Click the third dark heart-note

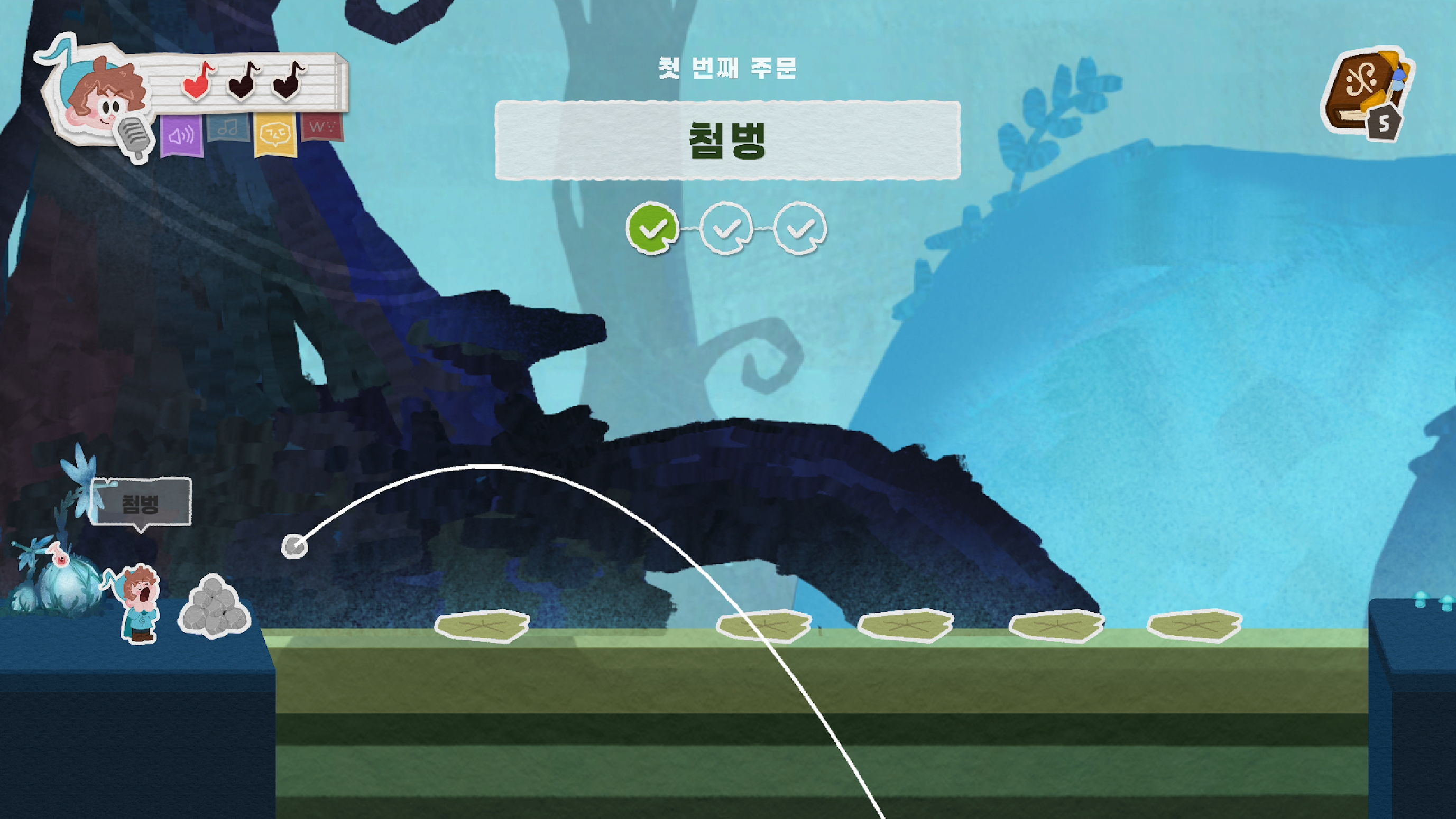pos(288,86)
